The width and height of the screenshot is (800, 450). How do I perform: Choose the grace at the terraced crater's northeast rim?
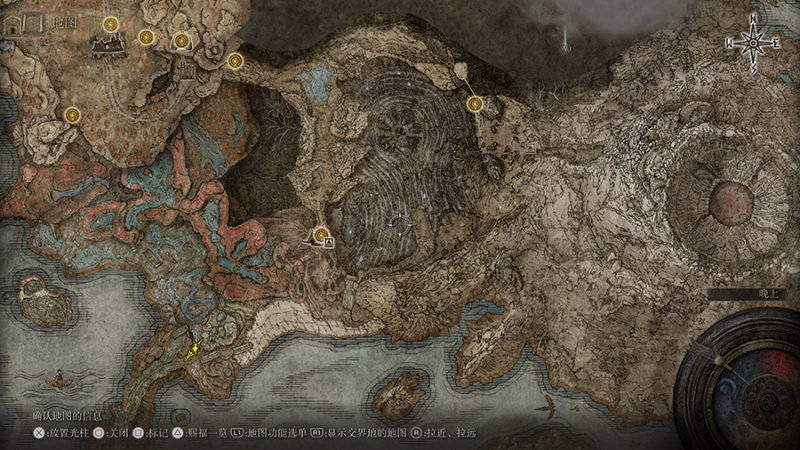coord(474,102)
